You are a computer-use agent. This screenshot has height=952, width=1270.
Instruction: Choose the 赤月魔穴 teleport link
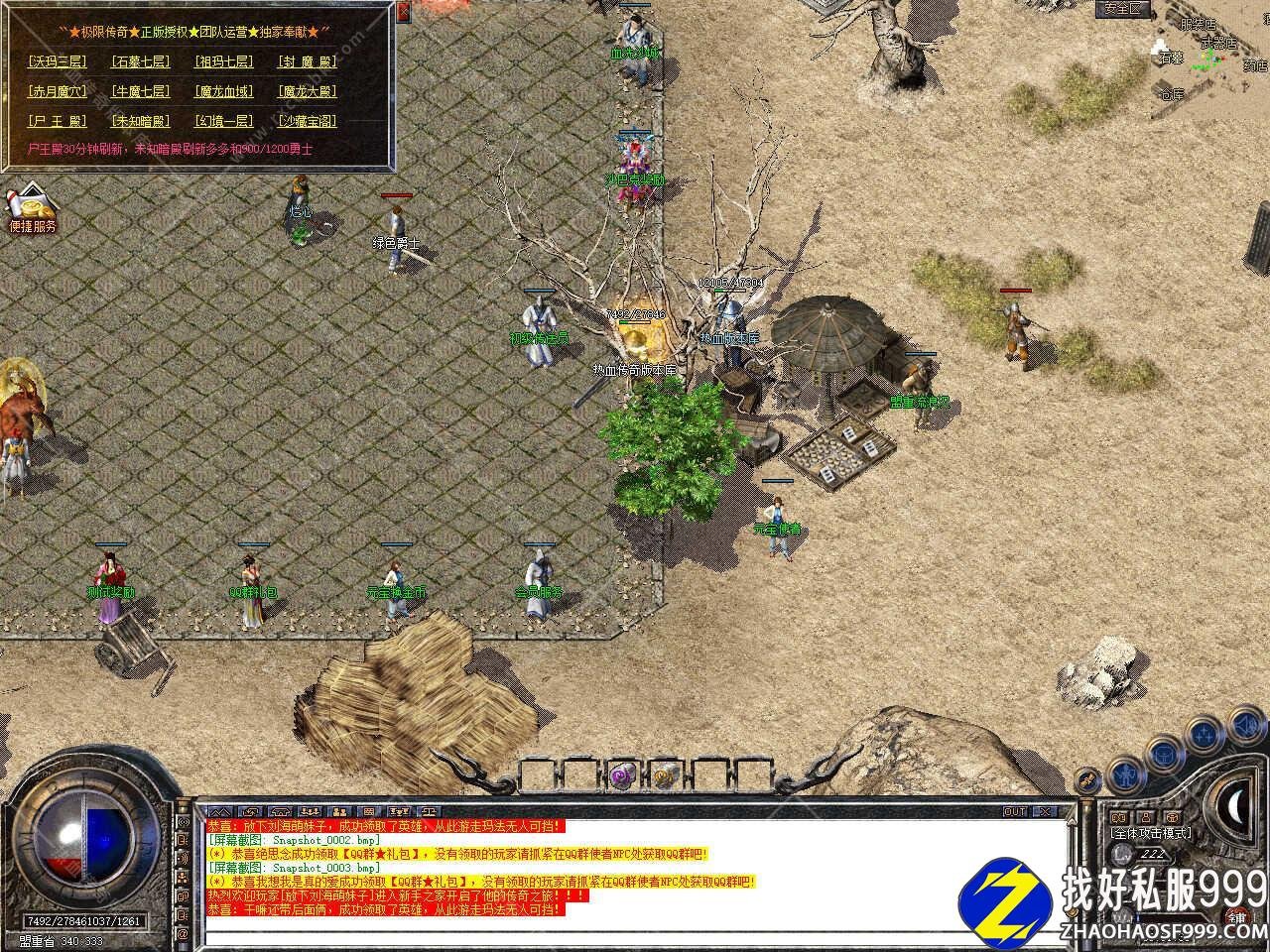click(58, 91)
